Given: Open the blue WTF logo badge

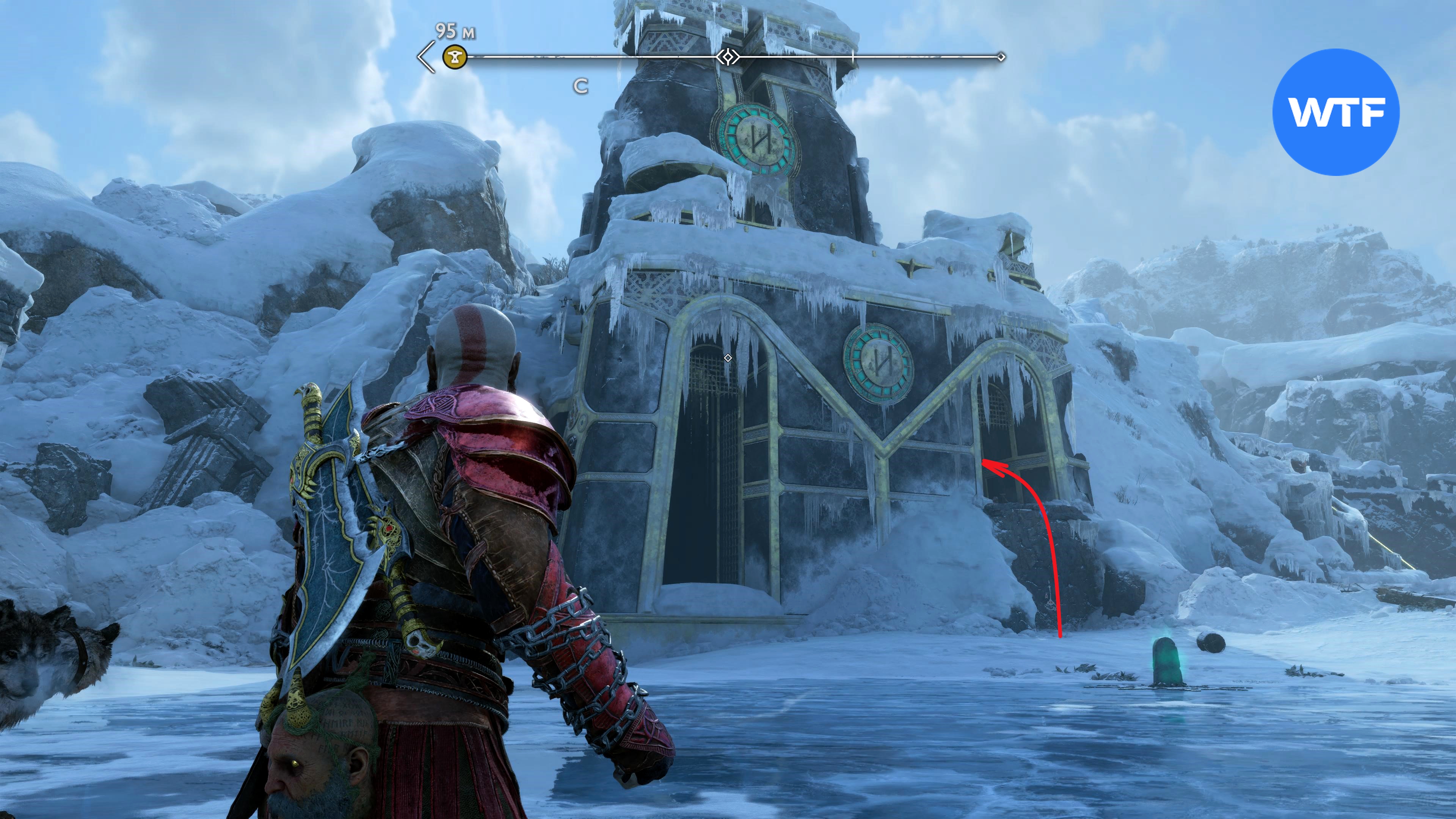Looking at the screenshot, I should (x=1335, y=112).
